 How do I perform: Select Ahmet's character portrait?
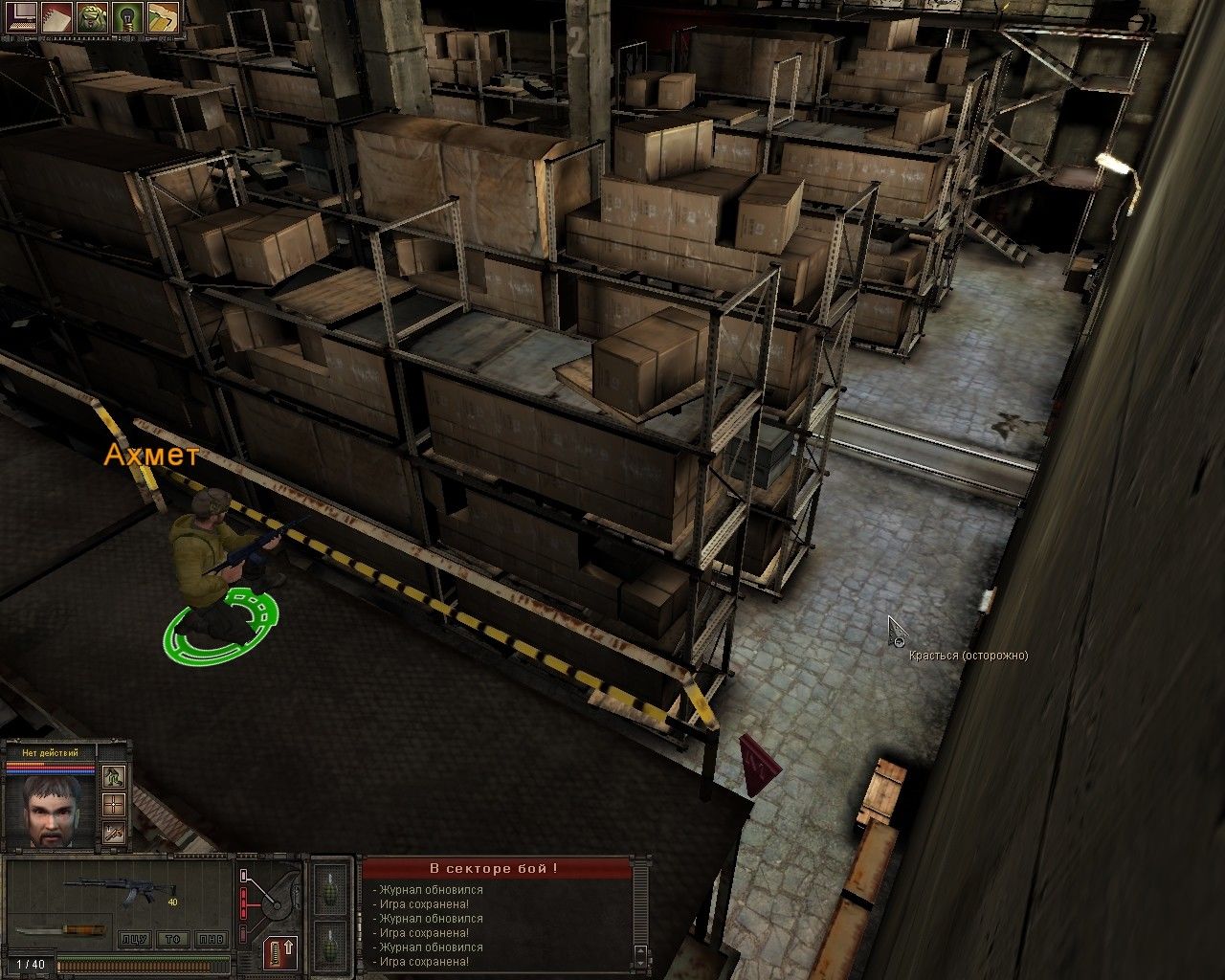[x=51, y=810]
